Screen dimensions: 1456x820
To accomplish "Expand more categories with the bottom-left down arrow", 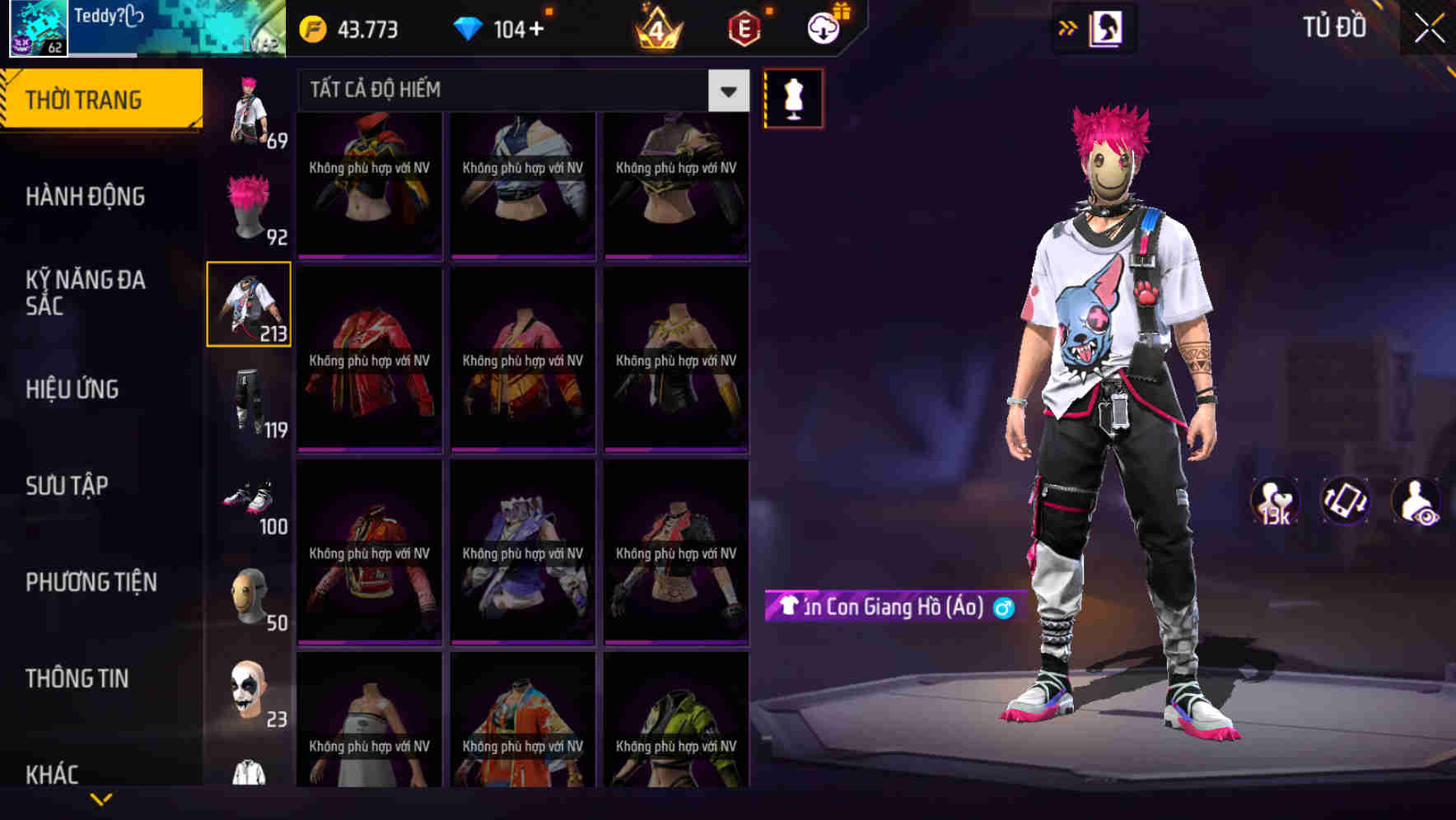I will [x=100, y=799].
